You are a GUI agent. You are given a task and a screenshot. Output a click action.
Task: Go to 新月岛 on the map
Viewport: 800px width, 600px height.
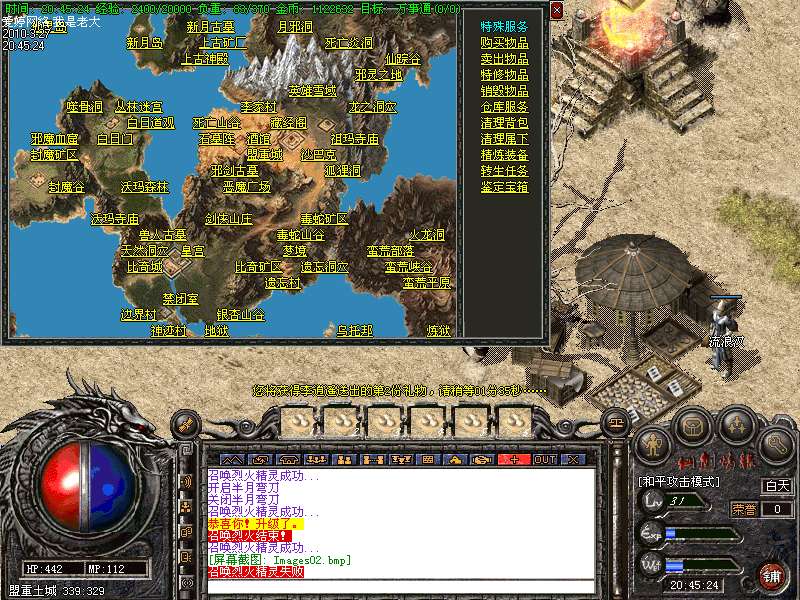[144, 43]
